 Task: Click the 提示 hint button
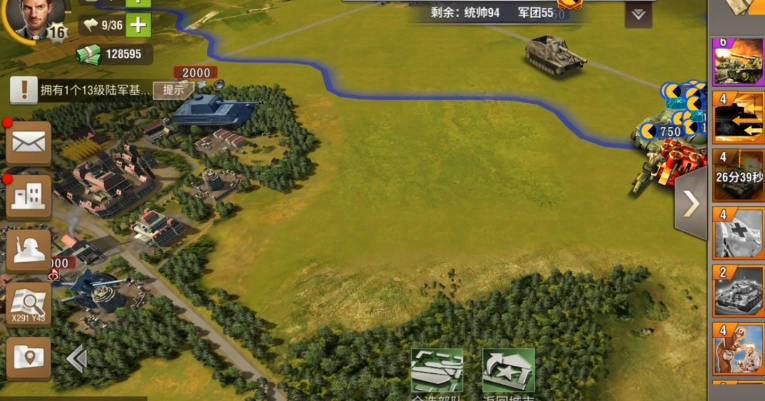[x=173, y=89]
